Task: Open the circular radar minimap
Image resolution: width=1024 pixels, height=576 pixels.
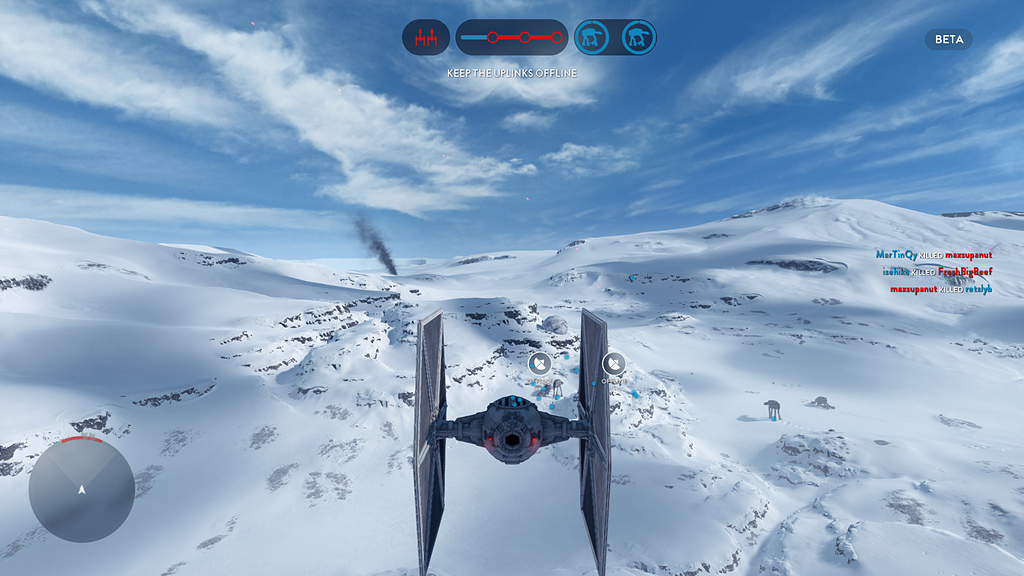Action: pyautogui.click(x=81, y=489)
